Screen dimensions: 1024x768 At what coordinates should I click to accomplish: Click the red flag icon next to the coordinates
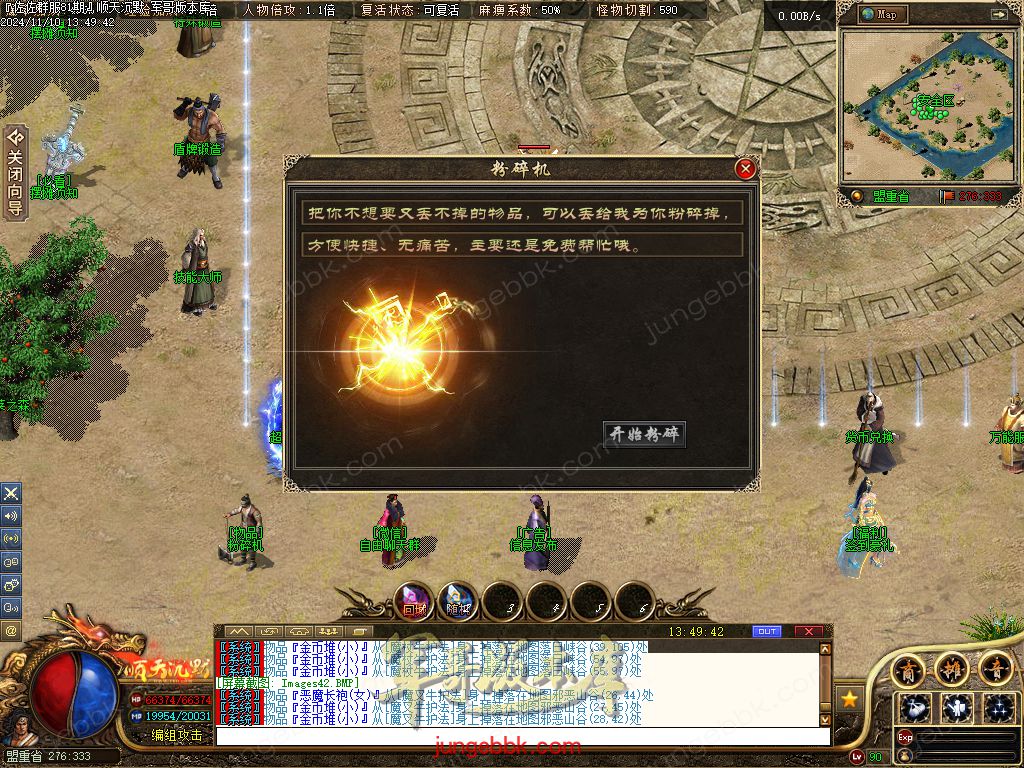[x=946, y=197]
